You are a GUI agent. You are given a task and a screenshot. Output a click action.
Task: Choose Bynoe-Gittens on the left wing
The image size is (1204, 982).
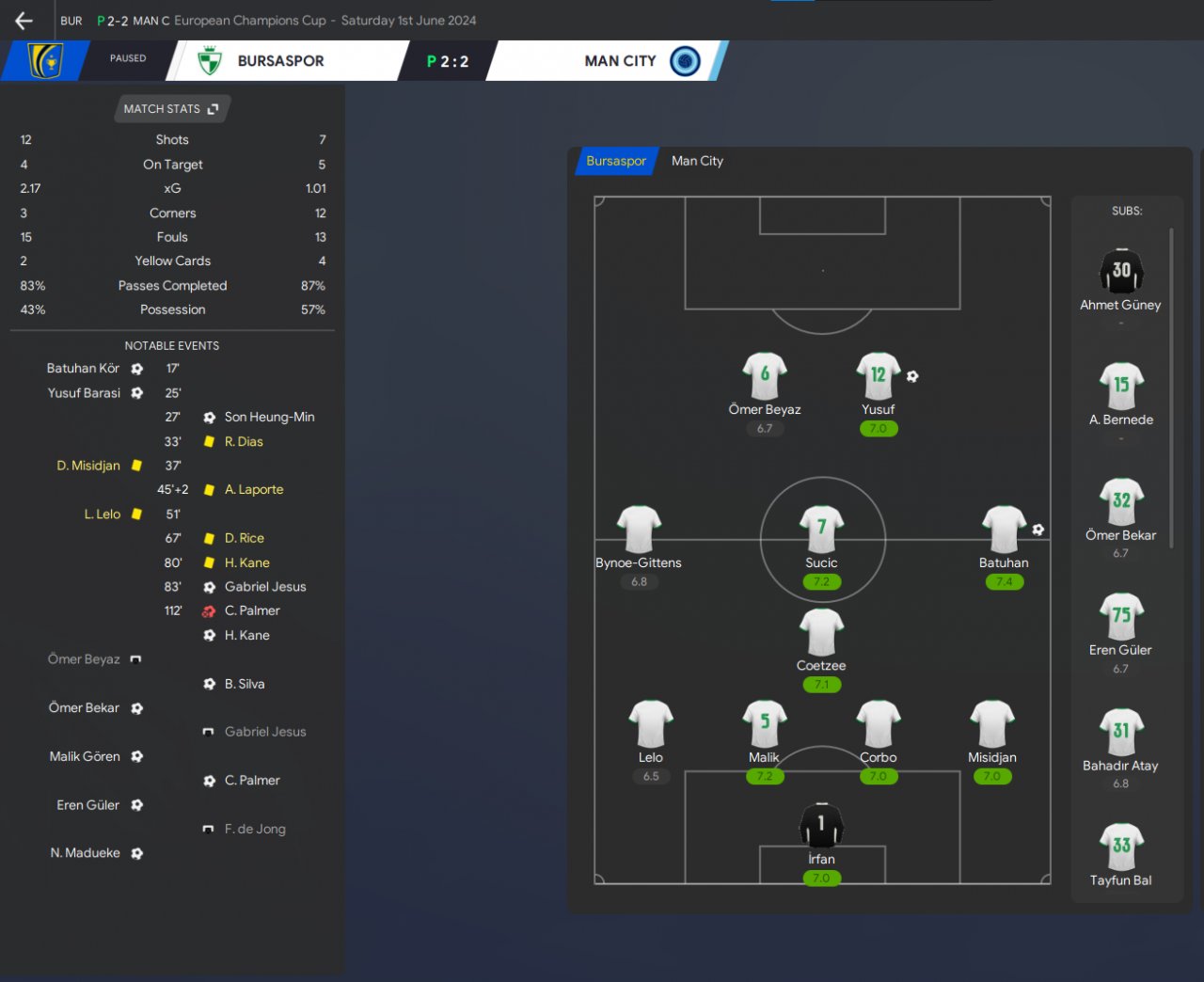[639, 531]
